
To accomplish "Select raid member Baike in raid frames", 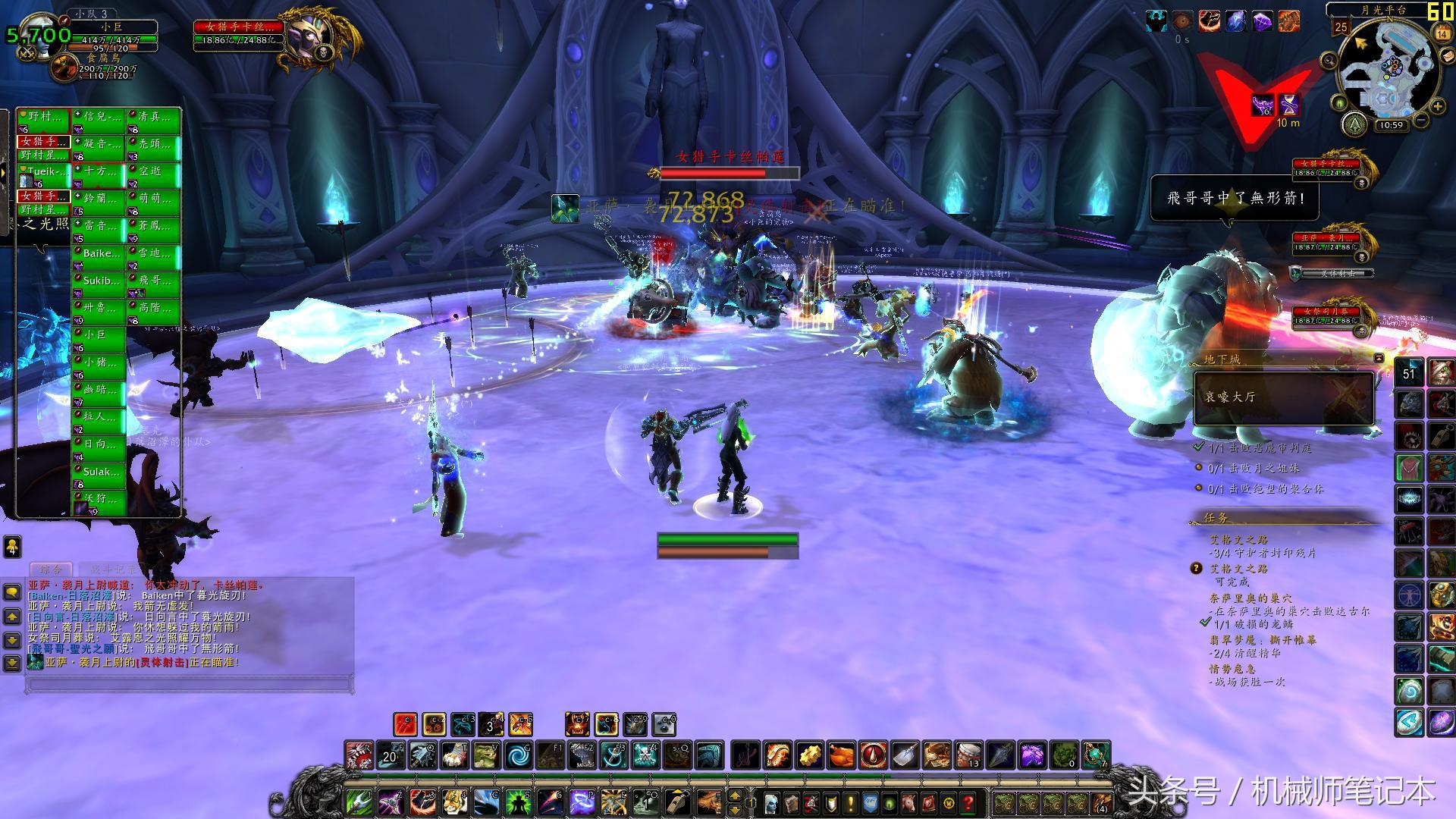I will [x=99, y=254].
